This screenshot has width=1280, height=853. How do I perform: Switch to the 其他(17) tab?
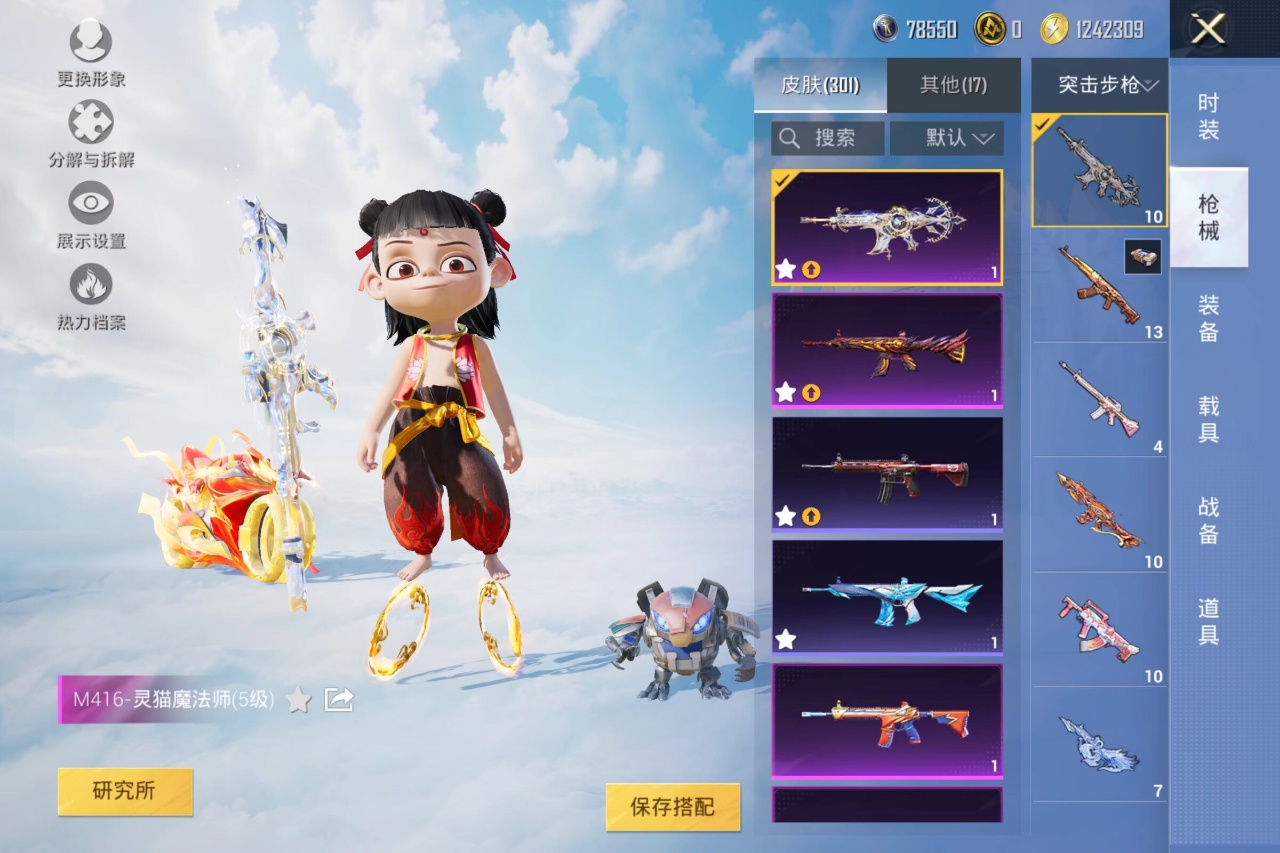[x=953, y=85]
